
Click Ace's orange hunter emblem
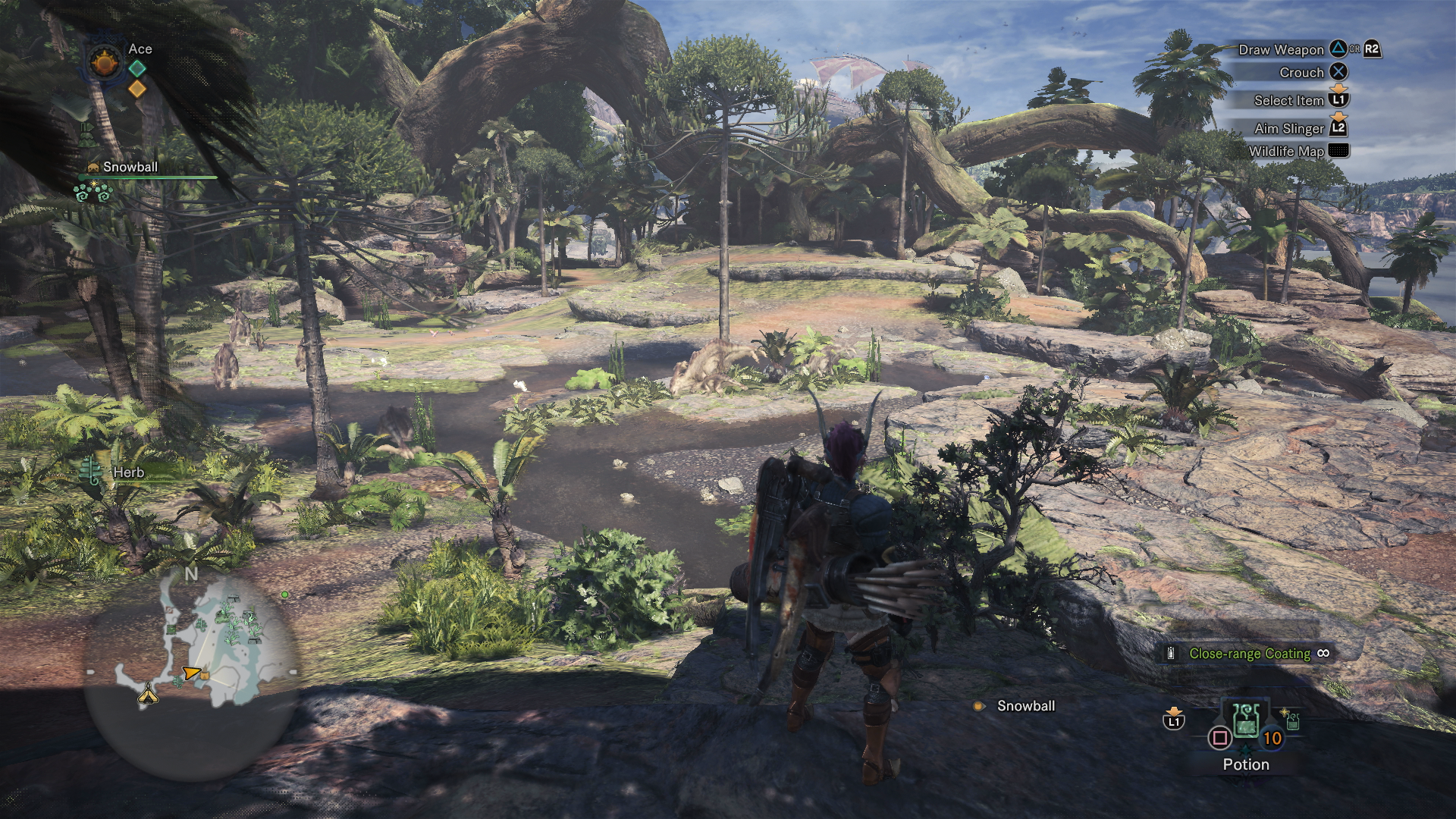[x=105, y=61]
